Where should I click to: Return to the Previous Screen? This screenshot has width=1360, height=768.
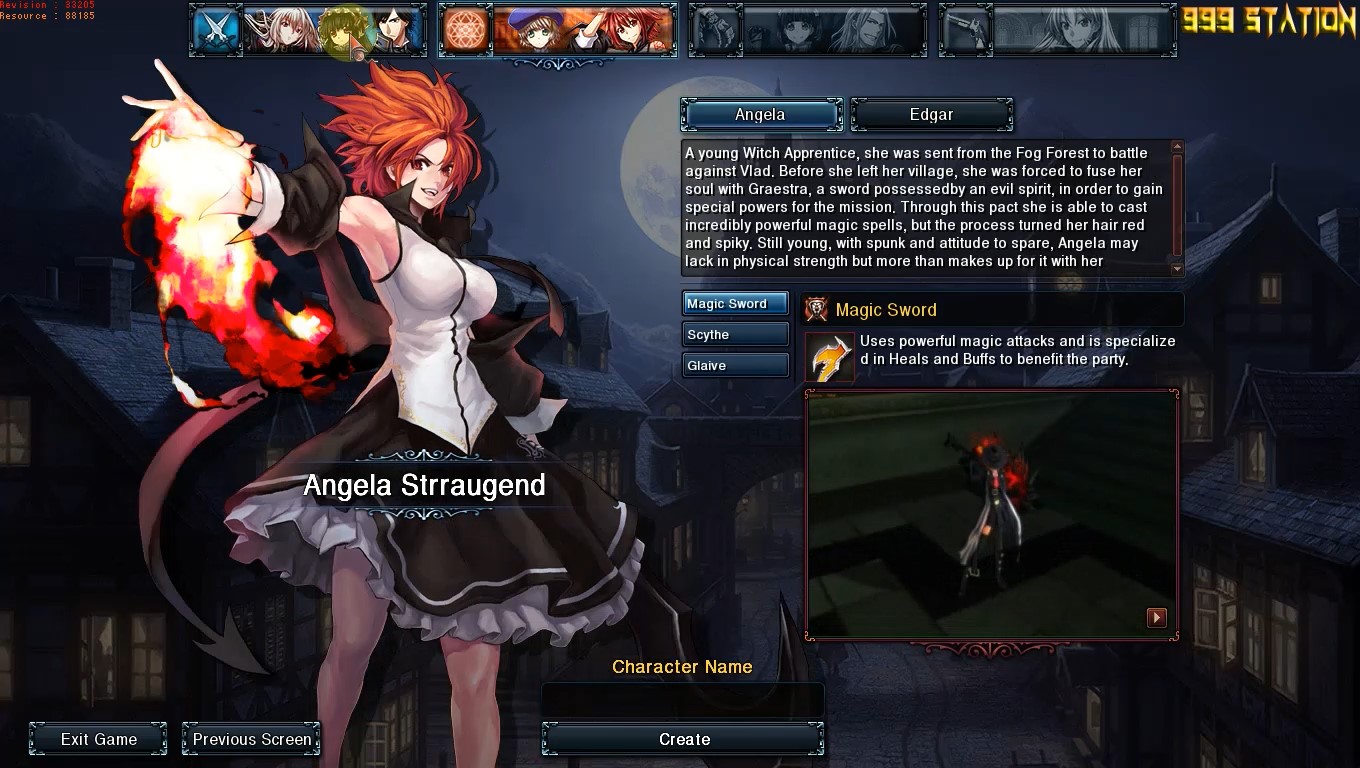pyautogui.click(x=252, y=740)
